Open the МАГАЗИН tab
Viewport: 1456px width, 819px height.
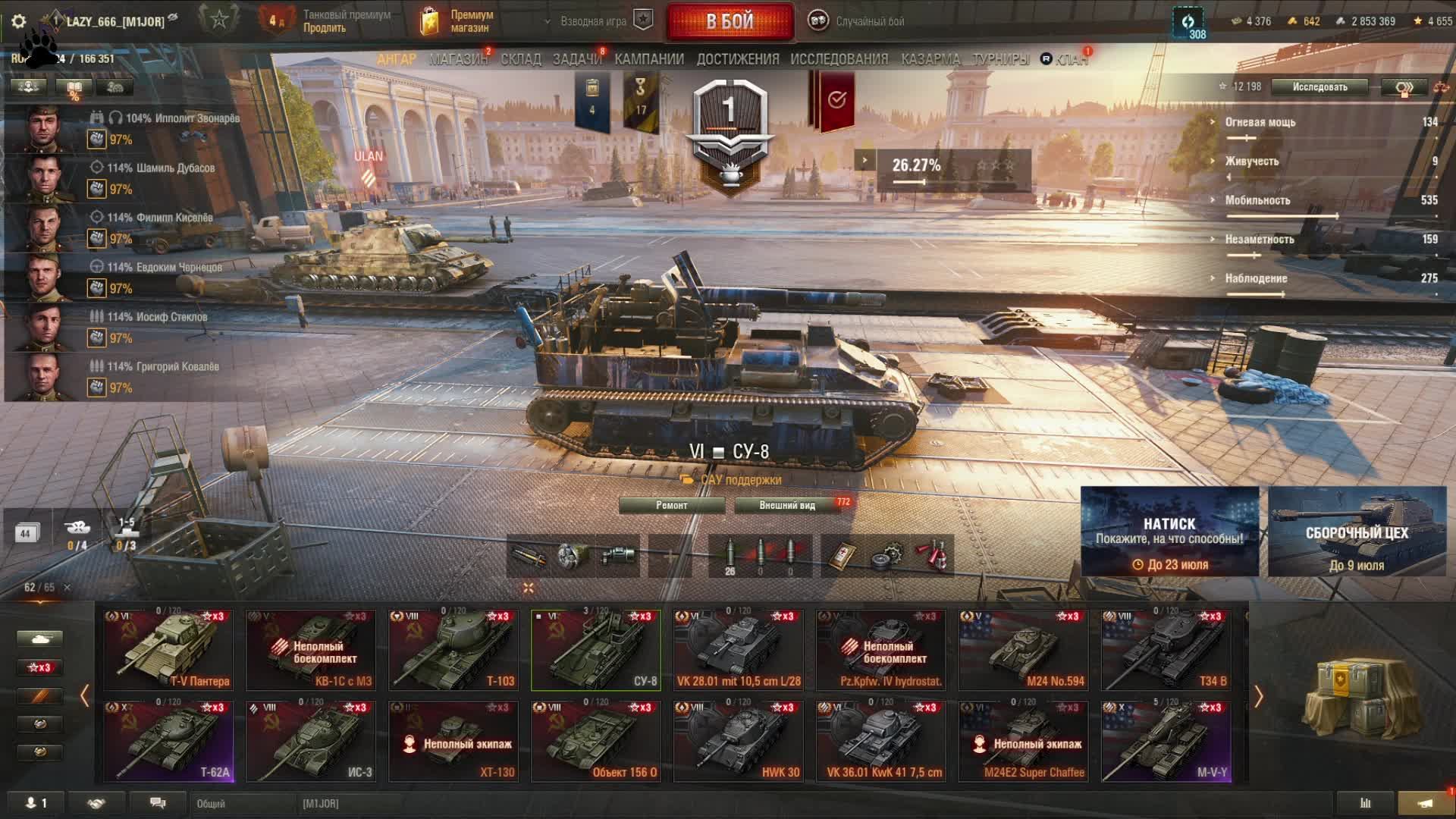458,59
